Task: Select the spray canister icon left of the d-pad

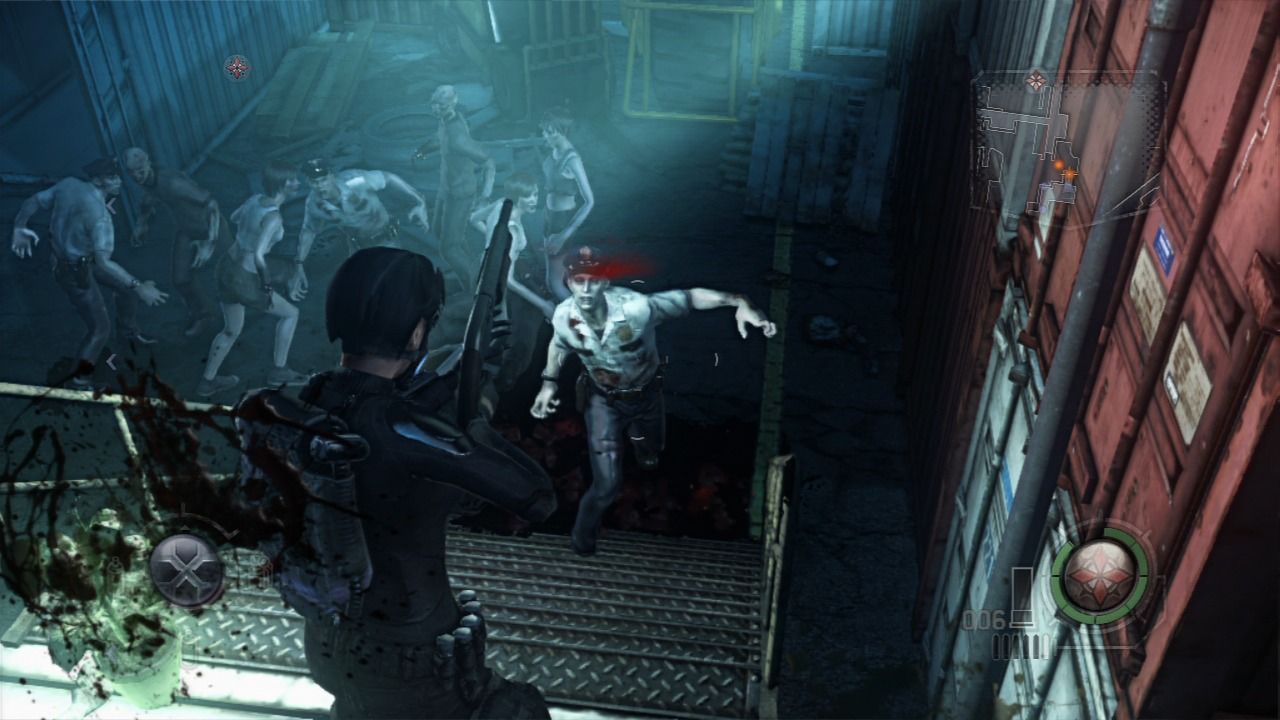Action: click(115, 570)
